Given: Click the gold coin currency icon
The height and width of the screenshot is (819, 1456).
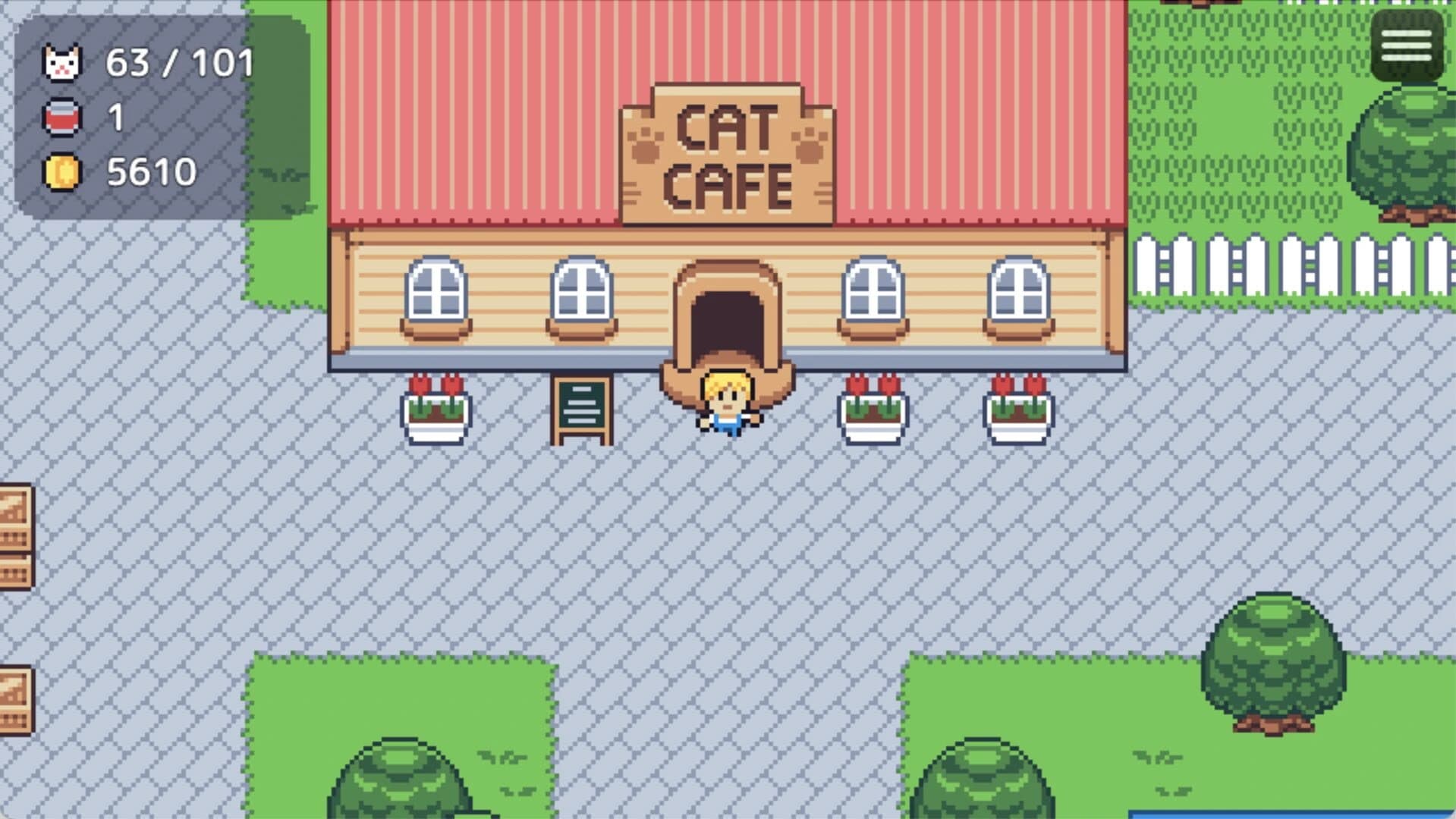Looking at the screenshot, I should pyautogui.click(x=61, y=171).
